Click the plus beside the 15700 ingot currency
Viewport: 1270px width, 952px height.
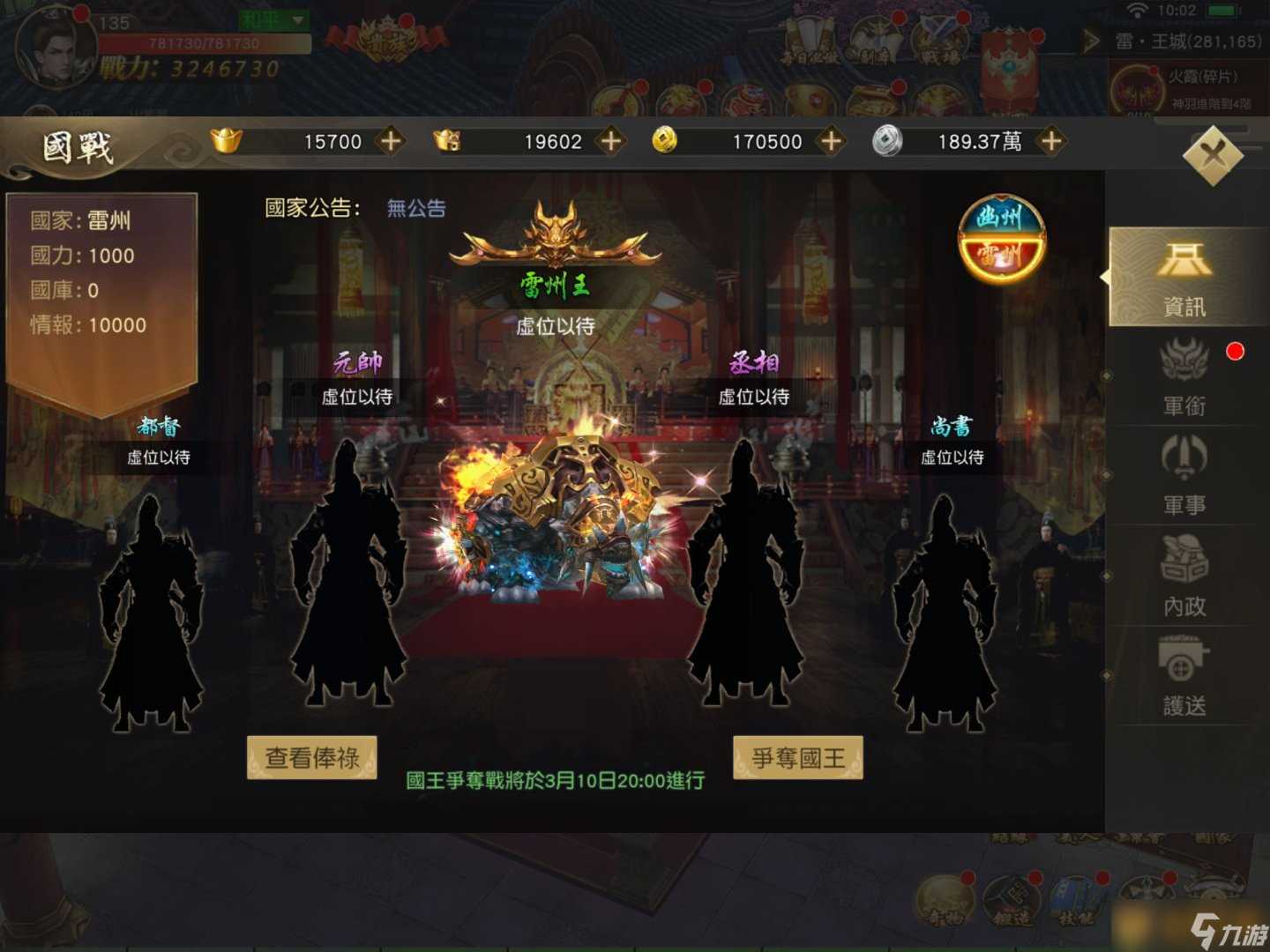tap(389, 141)
